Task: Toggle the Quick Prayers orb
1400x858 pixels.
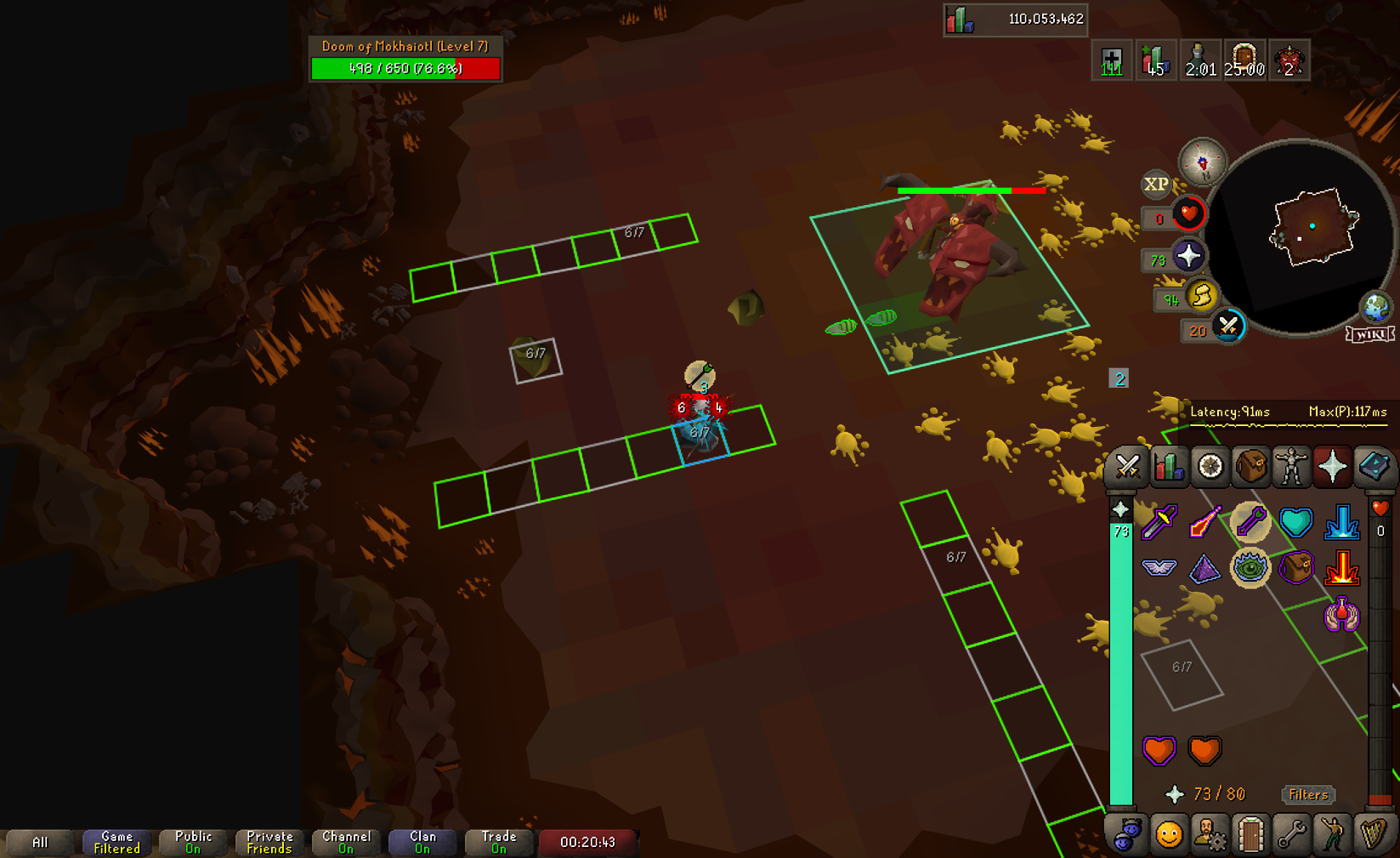Action: coord(1187,256)
